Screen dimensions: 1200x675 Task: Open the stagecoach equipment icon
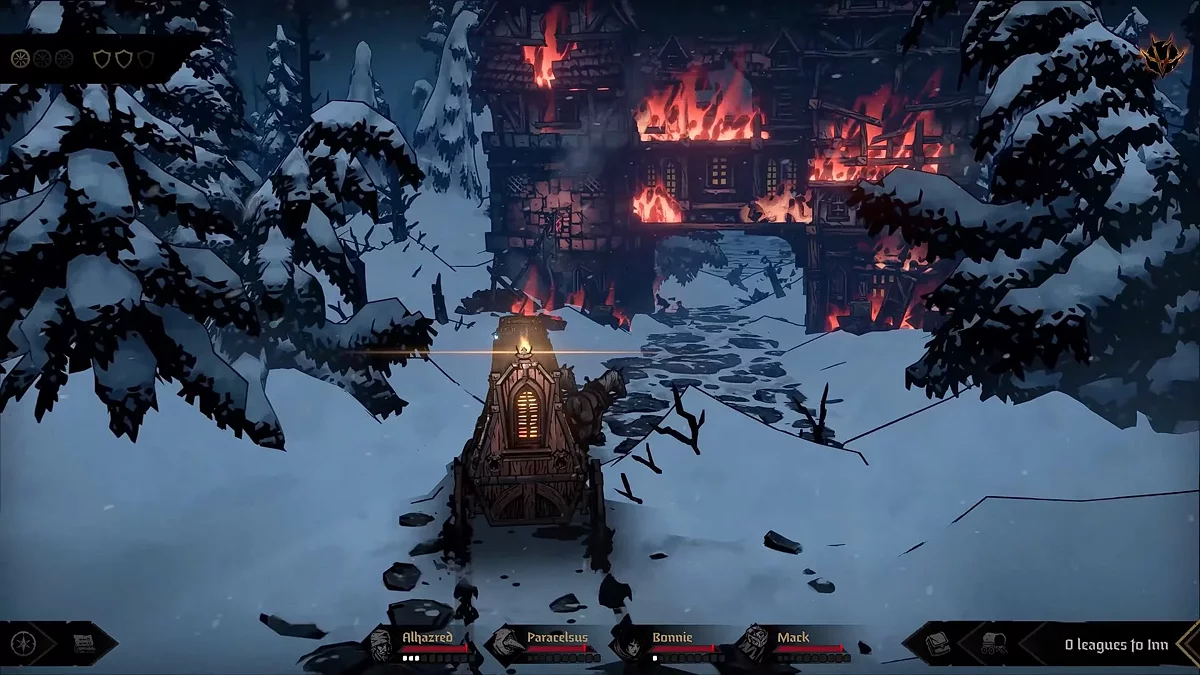(x=994, y=643)
